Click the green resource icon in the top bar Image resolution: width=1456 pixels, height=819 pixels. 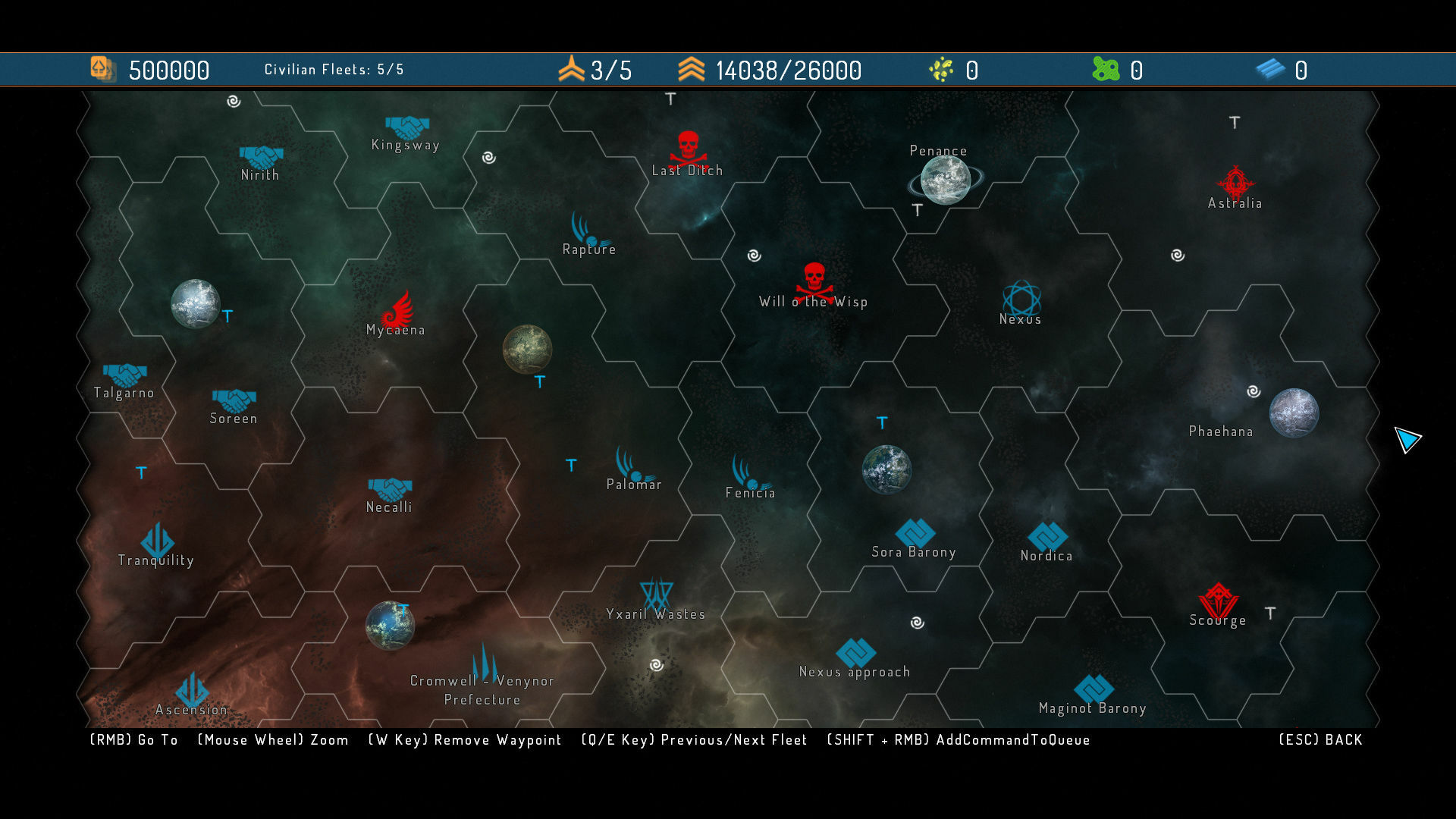pos(1105,70)
